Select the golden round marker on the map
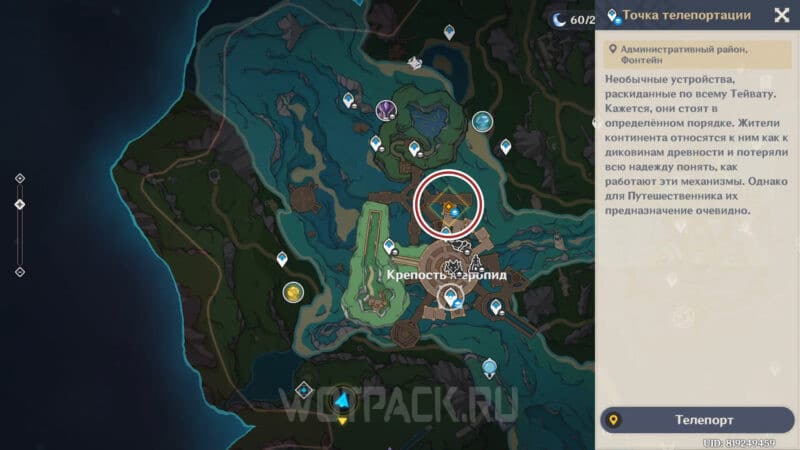 click(293, 292)
